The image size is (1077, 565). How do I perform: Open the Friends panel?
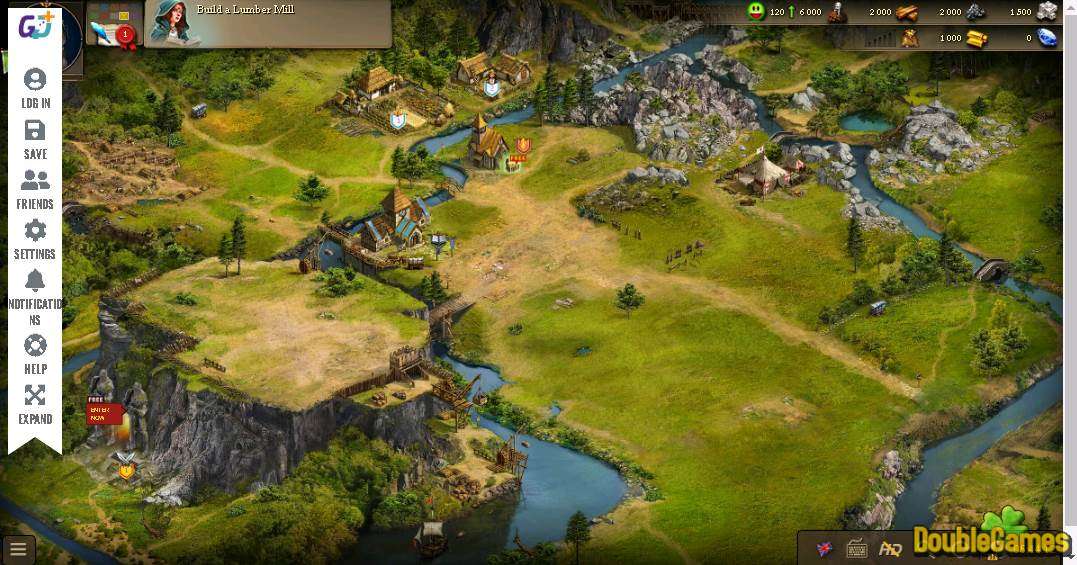[x=35, y=189]
